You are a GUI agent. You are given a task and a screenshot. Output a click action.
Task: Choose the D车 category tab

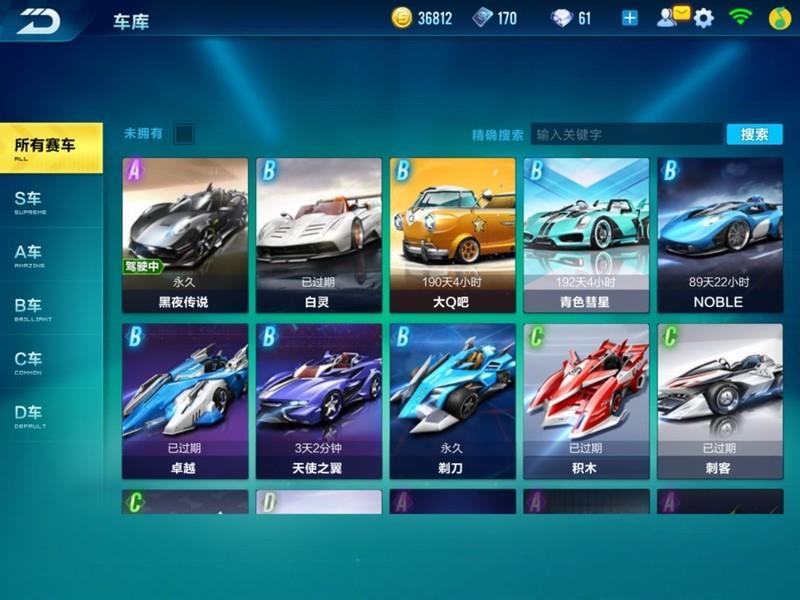tap(50, 415)
